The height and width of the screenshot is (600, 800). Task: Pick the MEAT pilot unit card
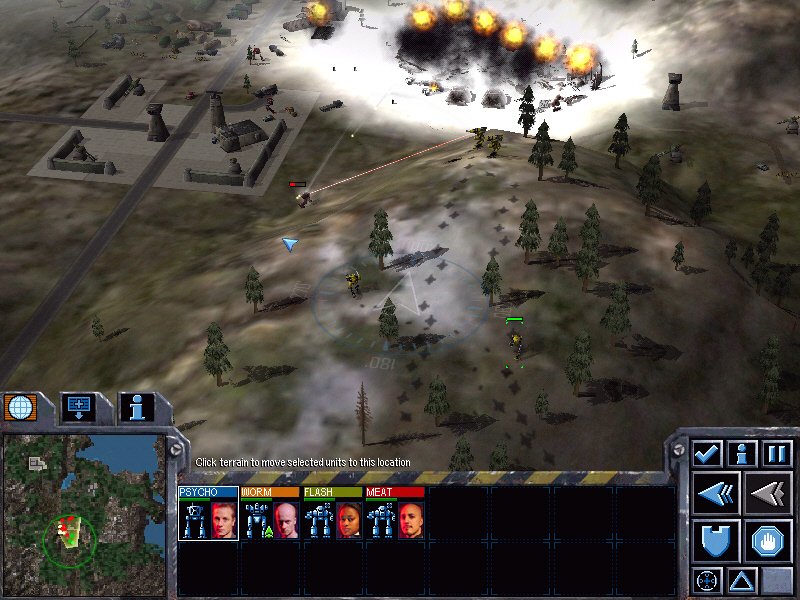(394, 515)
